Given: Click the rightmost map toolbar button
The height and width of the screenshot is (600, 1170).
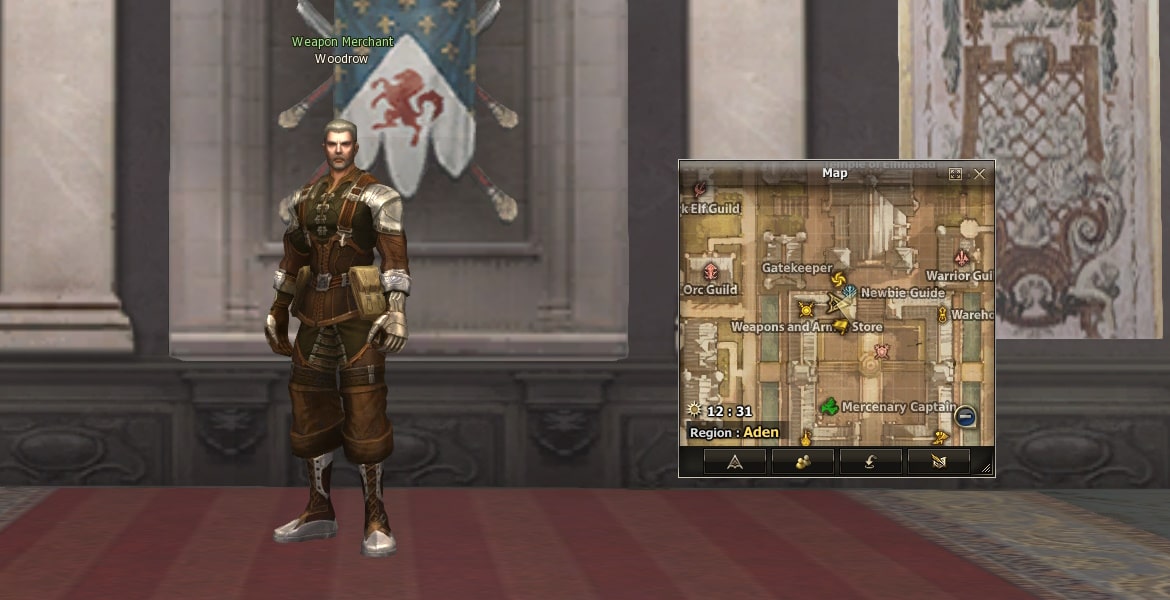Looking at the screenshot, I should pyautogui.click(x=938, y=461).
